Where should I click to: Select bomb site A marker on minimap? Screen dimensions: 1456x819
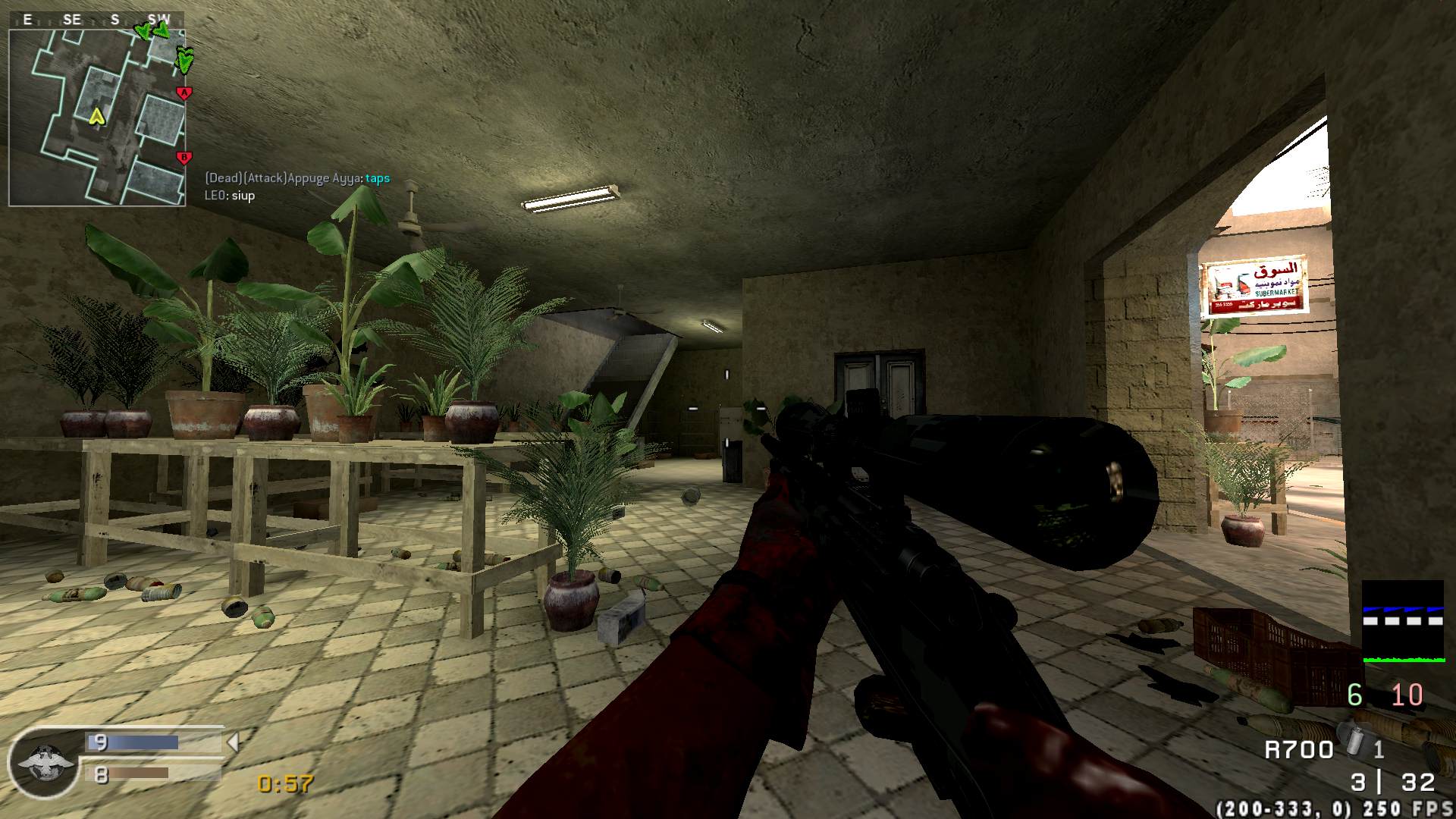click(184, 93)
